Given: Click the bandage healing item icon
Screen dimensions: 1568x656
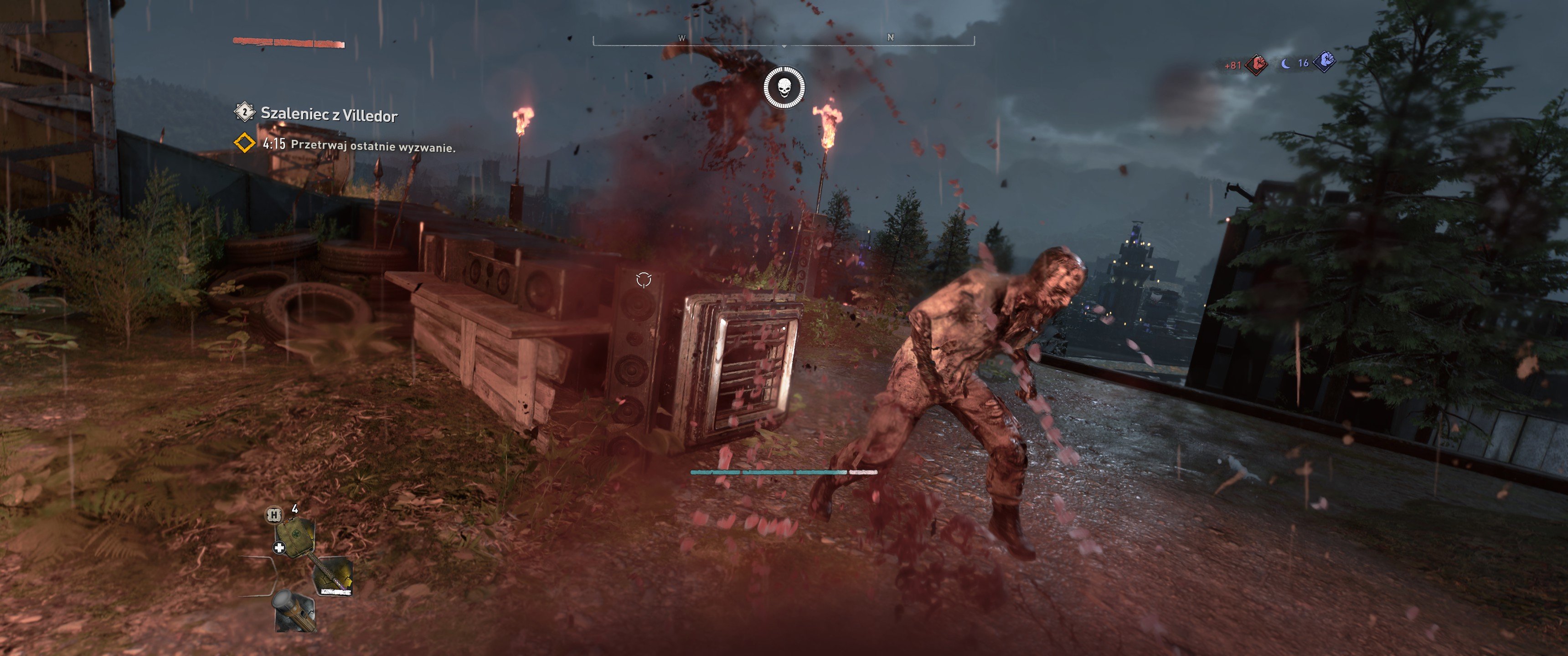Looking at the screenshot, I should (296, 537).
